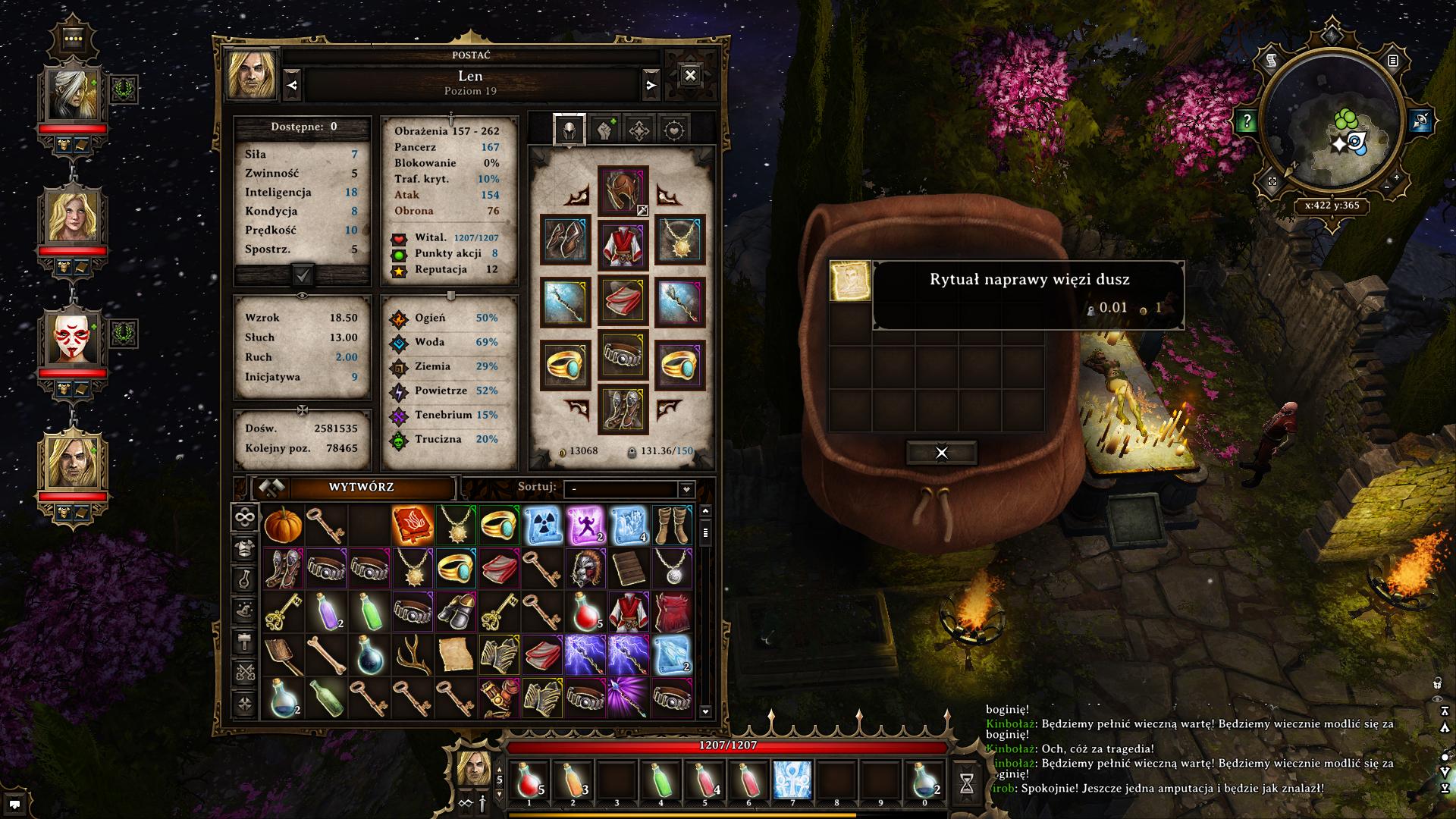Open the Sortuj sorting dropdown
This screenshot has height=819, width=1456.
click(x=629, y=488)
